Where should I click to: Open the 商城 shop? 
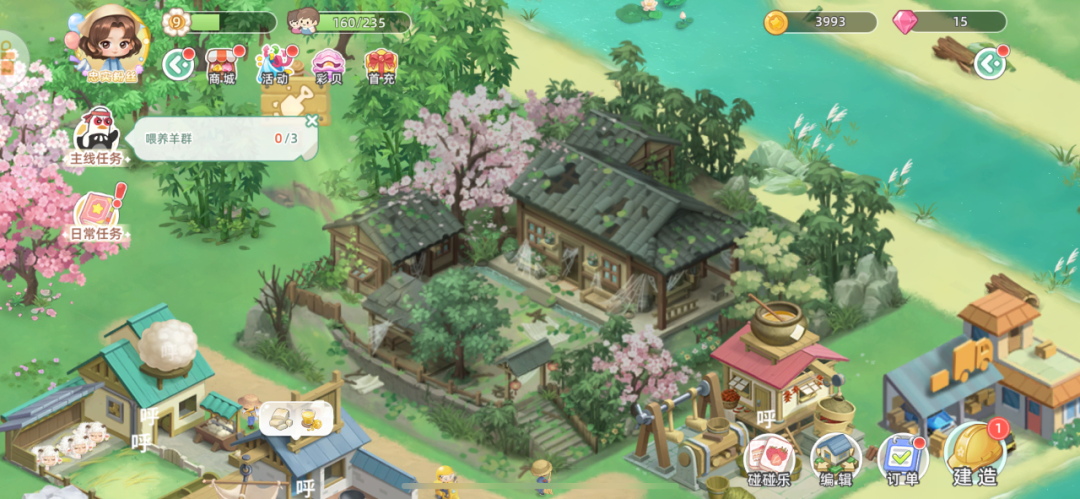click(x=222, y=65)
